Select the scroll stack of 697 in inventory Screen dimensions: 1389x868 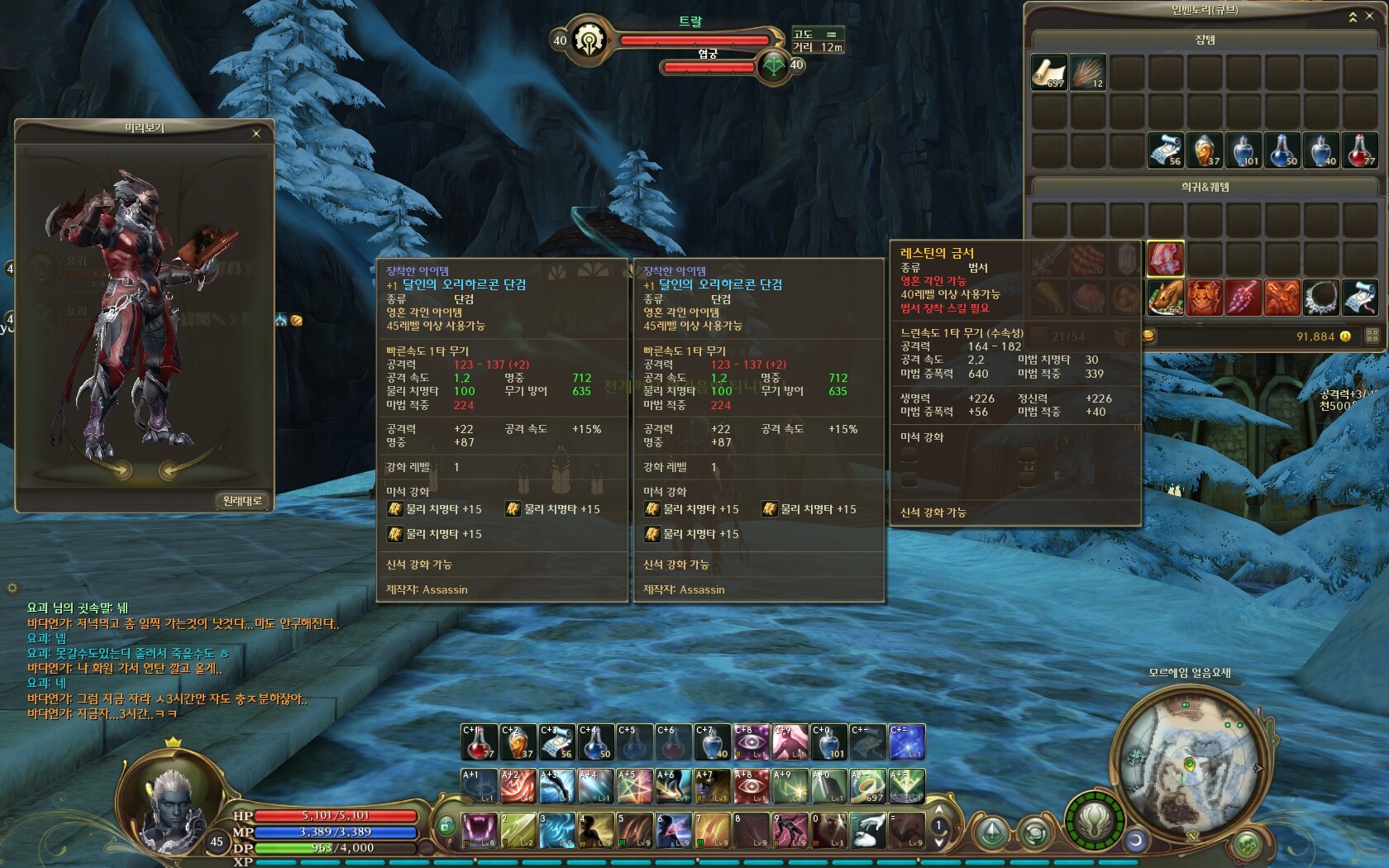click(x=1048, y=72)
